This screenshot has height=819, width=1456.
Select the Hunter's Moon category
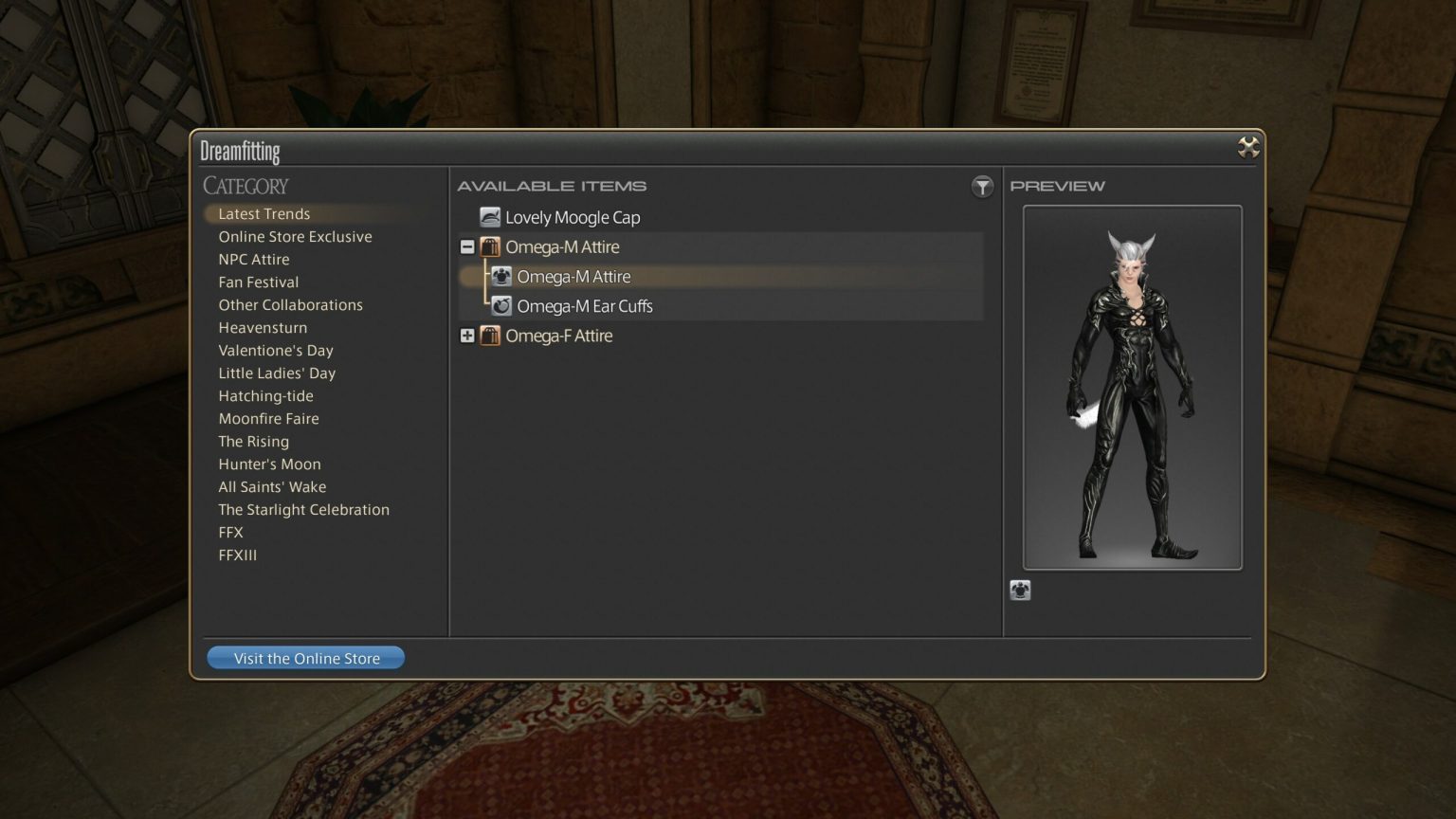(x=269, y=464)
